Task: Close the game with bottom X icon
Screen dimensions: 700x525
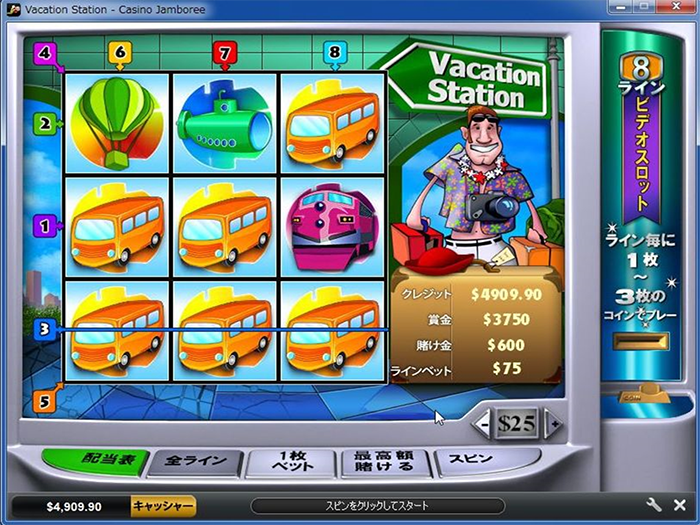Action: pos(679,506)
